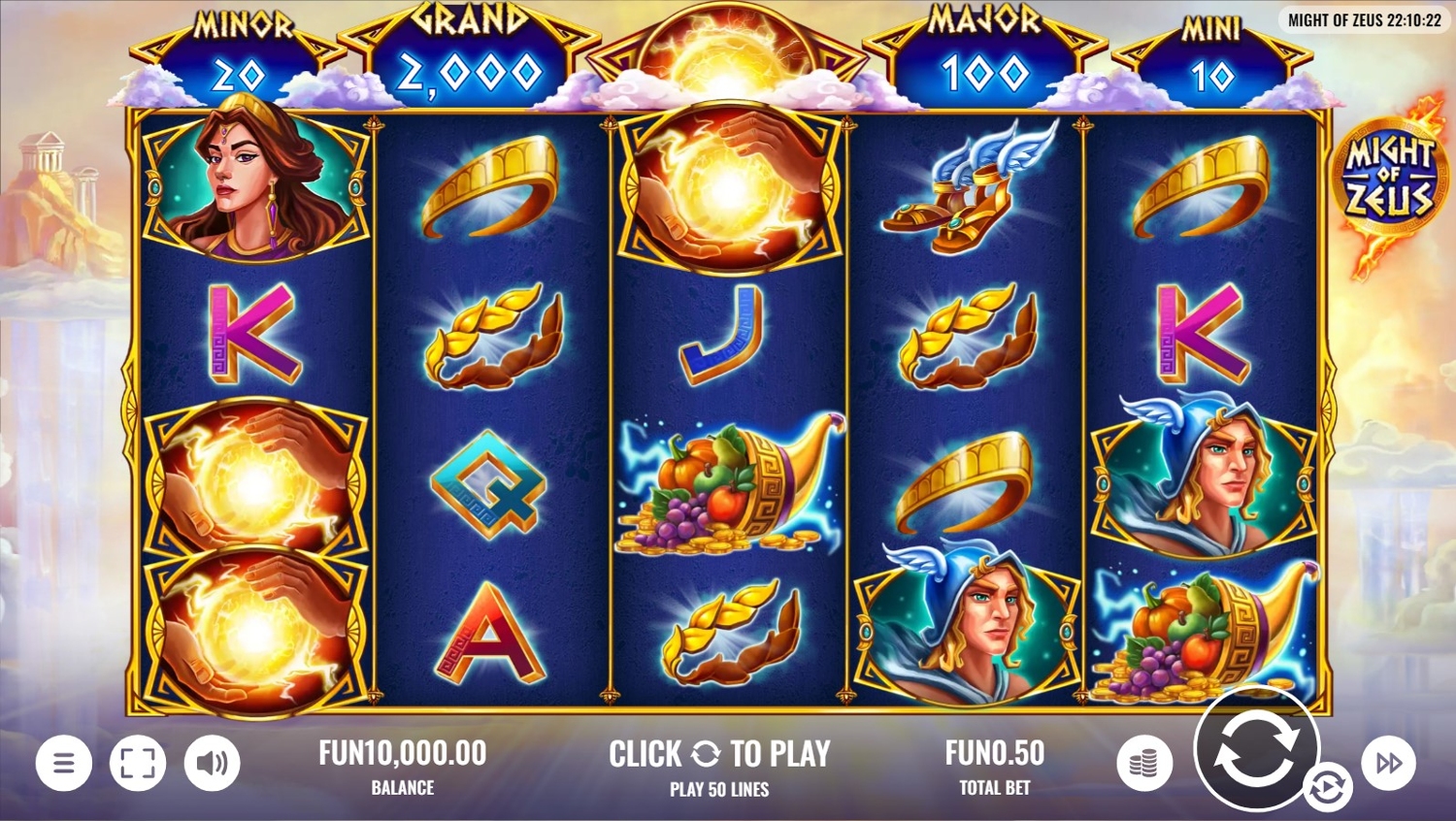This screenshot has width=1456, height=821.
Task: Open the coin stack bet settings
Action: (1144, 763)
